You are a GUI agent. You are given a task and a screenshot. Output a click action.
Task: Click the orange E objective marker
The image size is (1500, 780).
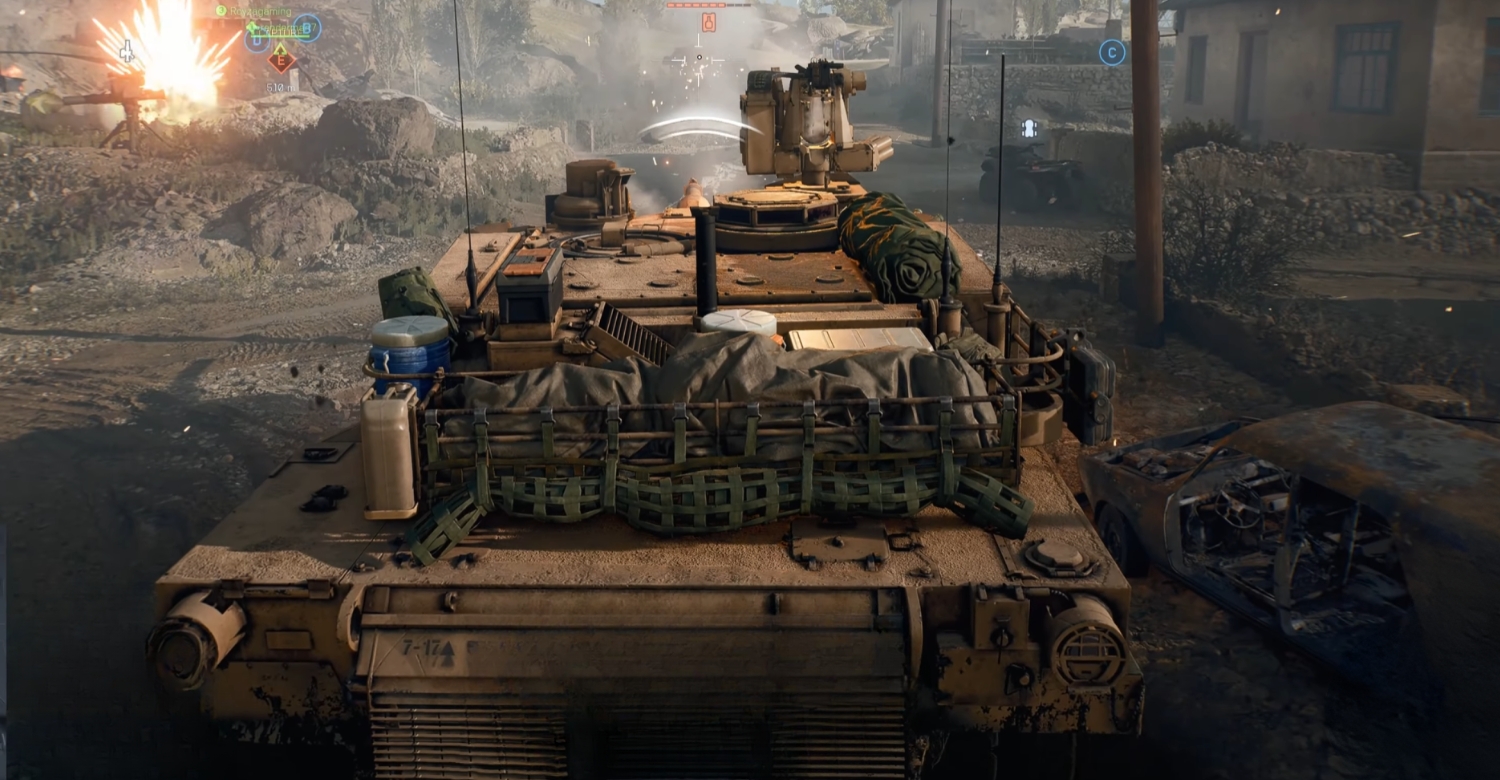(x=281, y=62)
